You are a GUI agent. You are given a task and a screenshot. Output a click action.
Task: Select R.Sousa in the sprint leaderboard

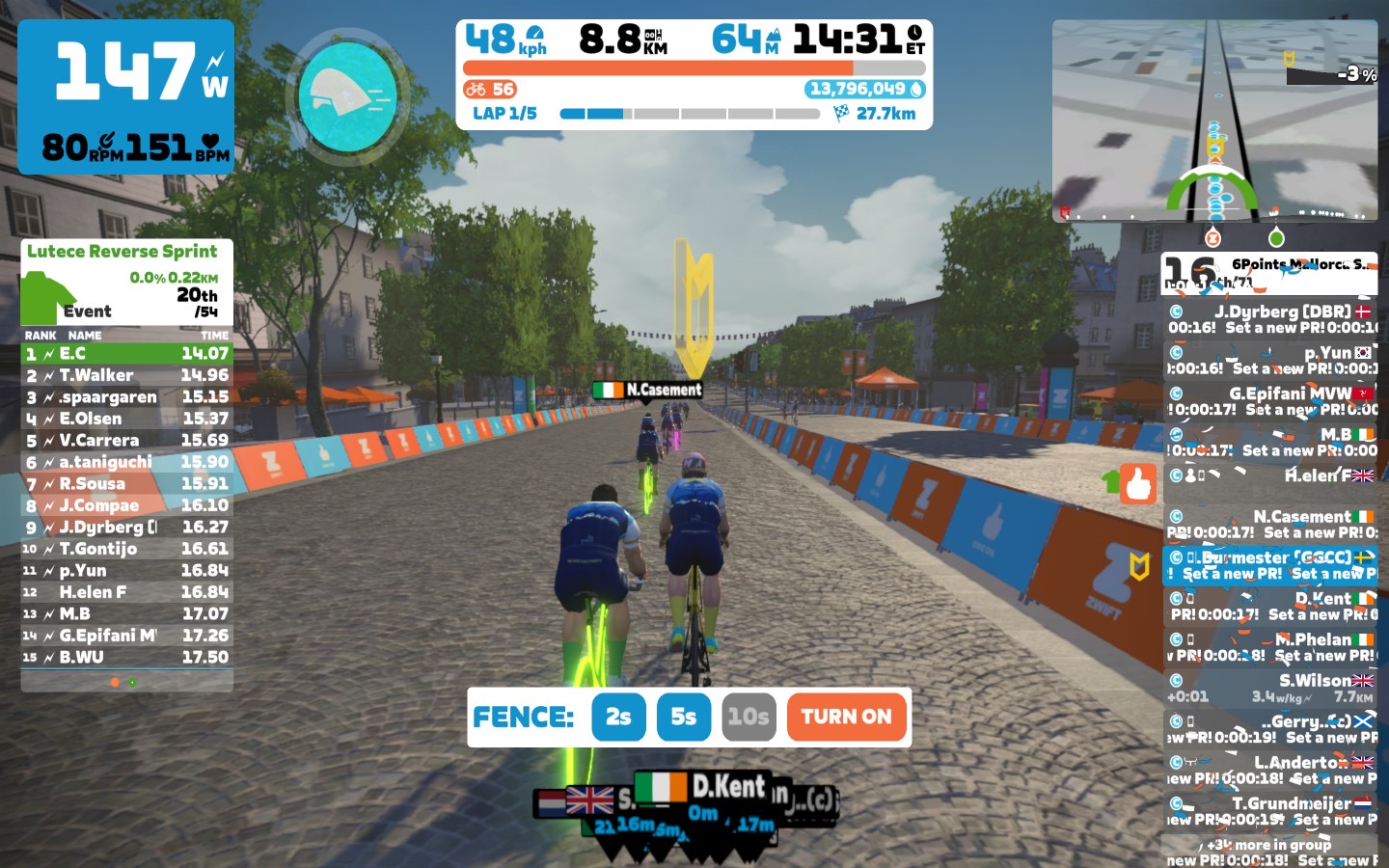point(126,483)
